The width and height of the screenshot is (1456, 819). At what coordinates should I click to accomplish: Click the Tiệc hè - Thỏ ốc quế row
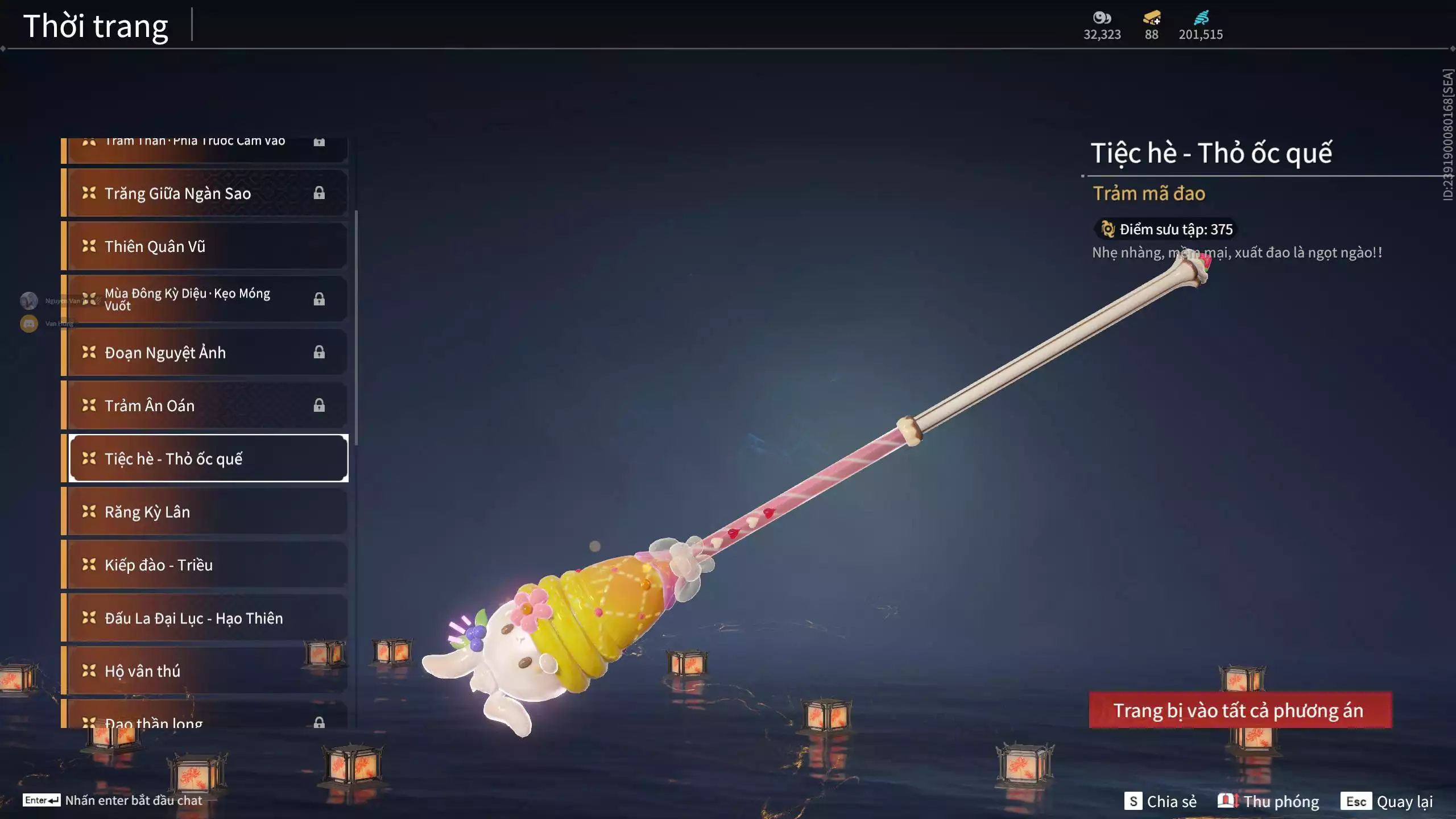tap(208, 458)
